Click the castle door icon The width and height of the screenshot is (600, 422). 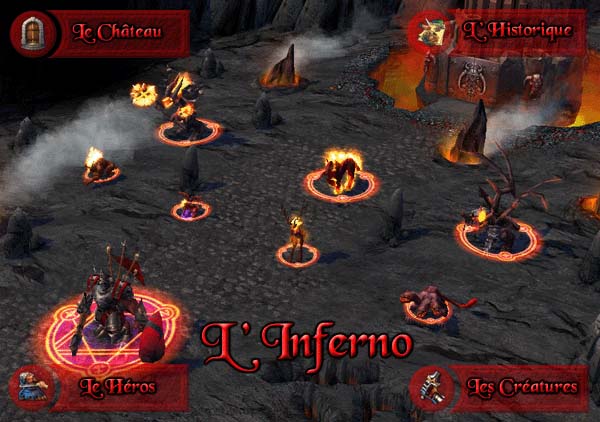click(29, 31)
